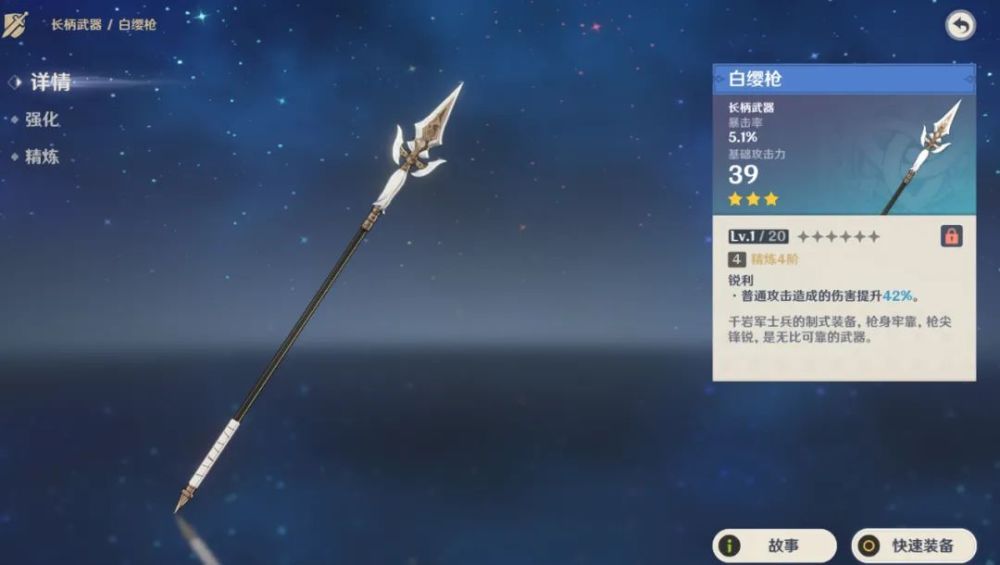Select the 精炼 refinement tab

coord(42,156)
